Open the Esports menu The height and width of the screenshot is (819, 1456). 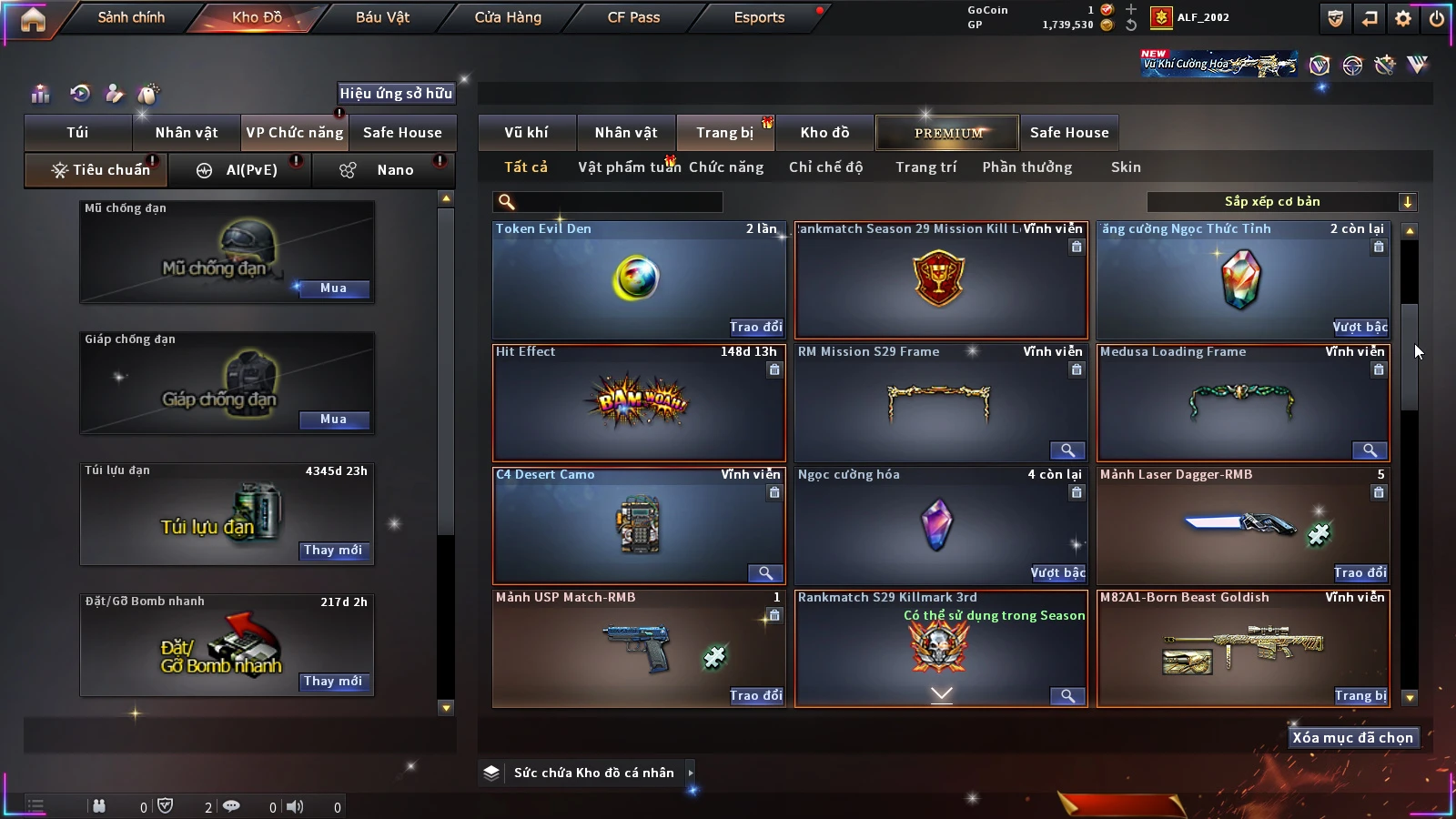click(x=759, y=17)
